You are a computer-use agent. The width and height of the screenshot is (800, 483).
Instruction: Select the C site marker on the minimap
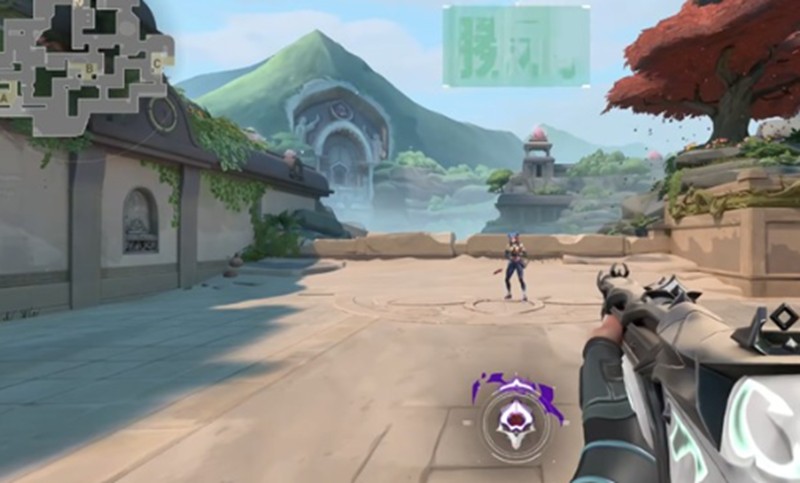coord(156,62)
